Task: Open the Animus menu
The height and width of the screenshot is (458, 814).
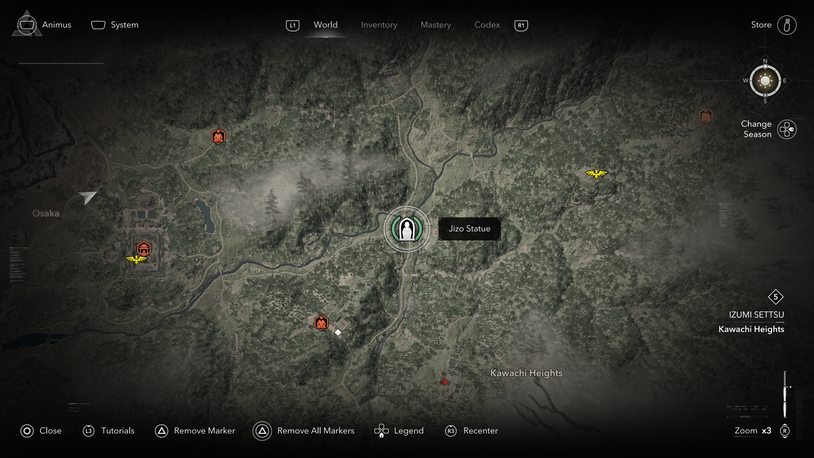Action: pos(43,25)
